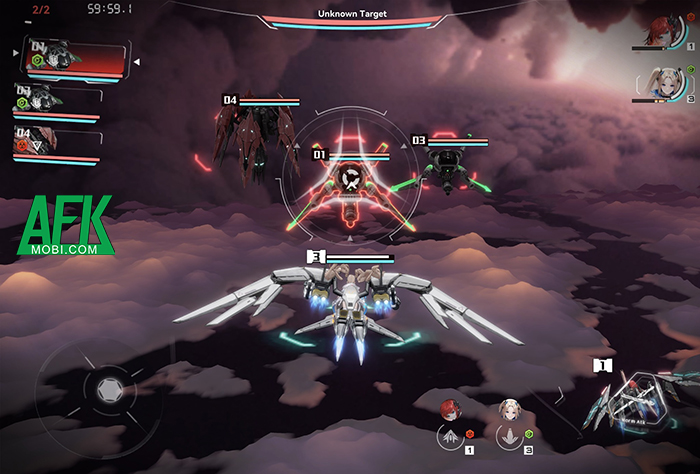Select the locked-on target 01 reticle
The width and height of the screenshot is (700, 474).
350,181
